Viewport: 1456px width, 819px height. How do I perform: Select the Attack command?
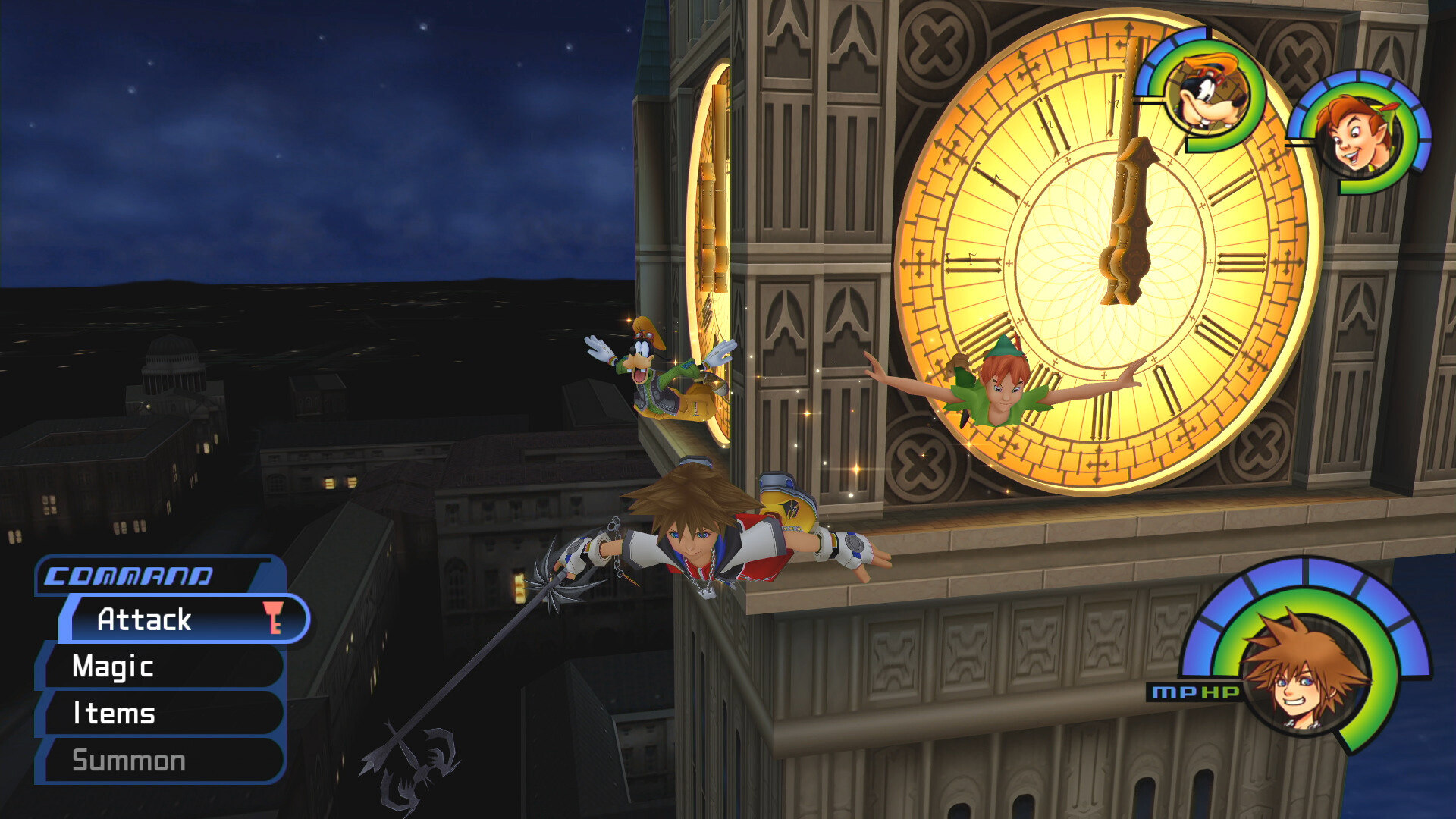144,620
